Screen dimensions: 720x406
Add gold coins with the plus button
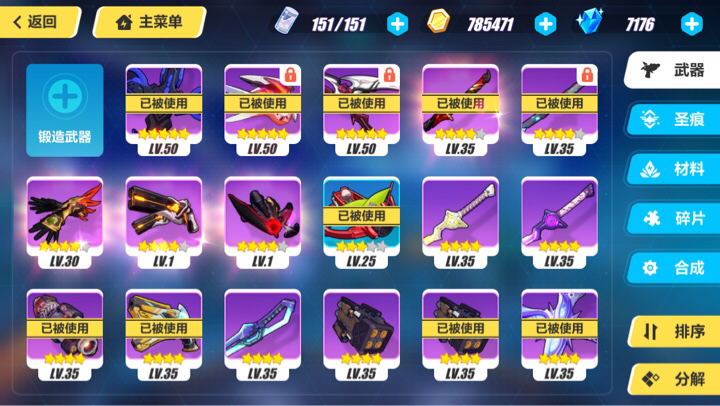coord(545,24)
